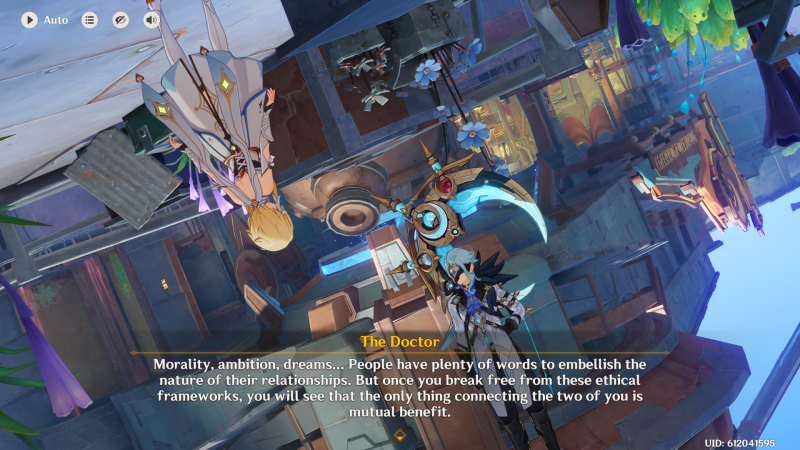The height and width of the screenshot is (450, 800).
Task: Open the dialogue history log icon
Action: pos(90,20)
